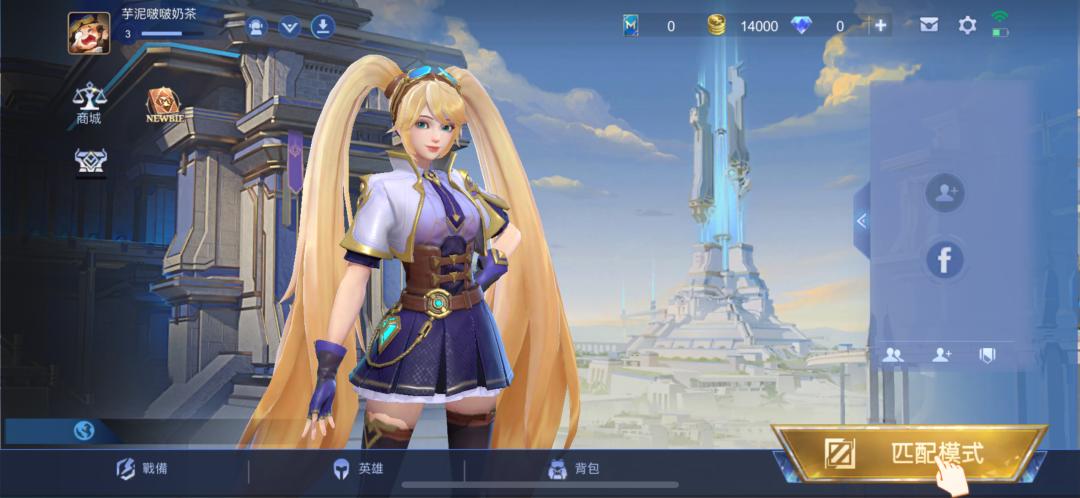The image size is (1080, 498).
Task: Expand the downward chevron dropdown icon
Action: (x=290, y=26)
